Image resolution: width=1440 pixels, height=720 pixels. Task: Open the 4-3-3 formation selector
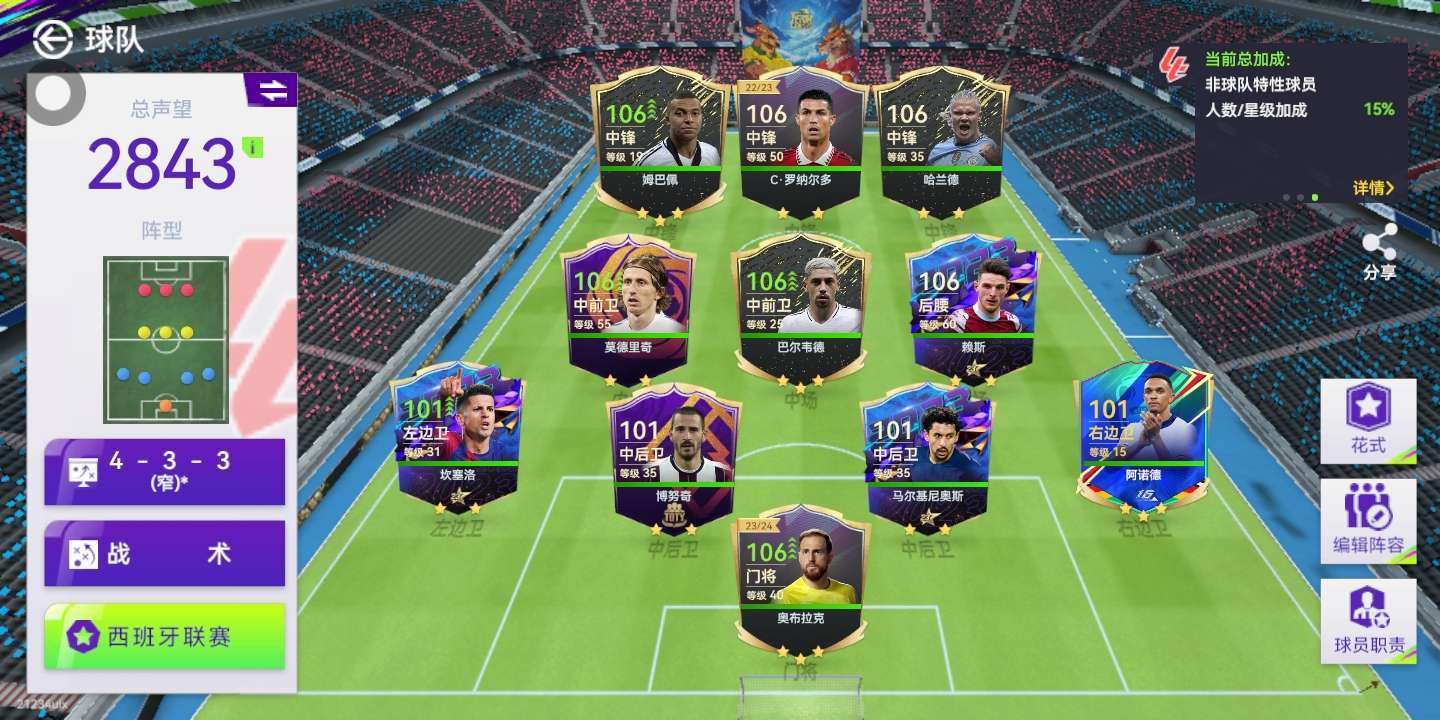[x=165, y=471]
